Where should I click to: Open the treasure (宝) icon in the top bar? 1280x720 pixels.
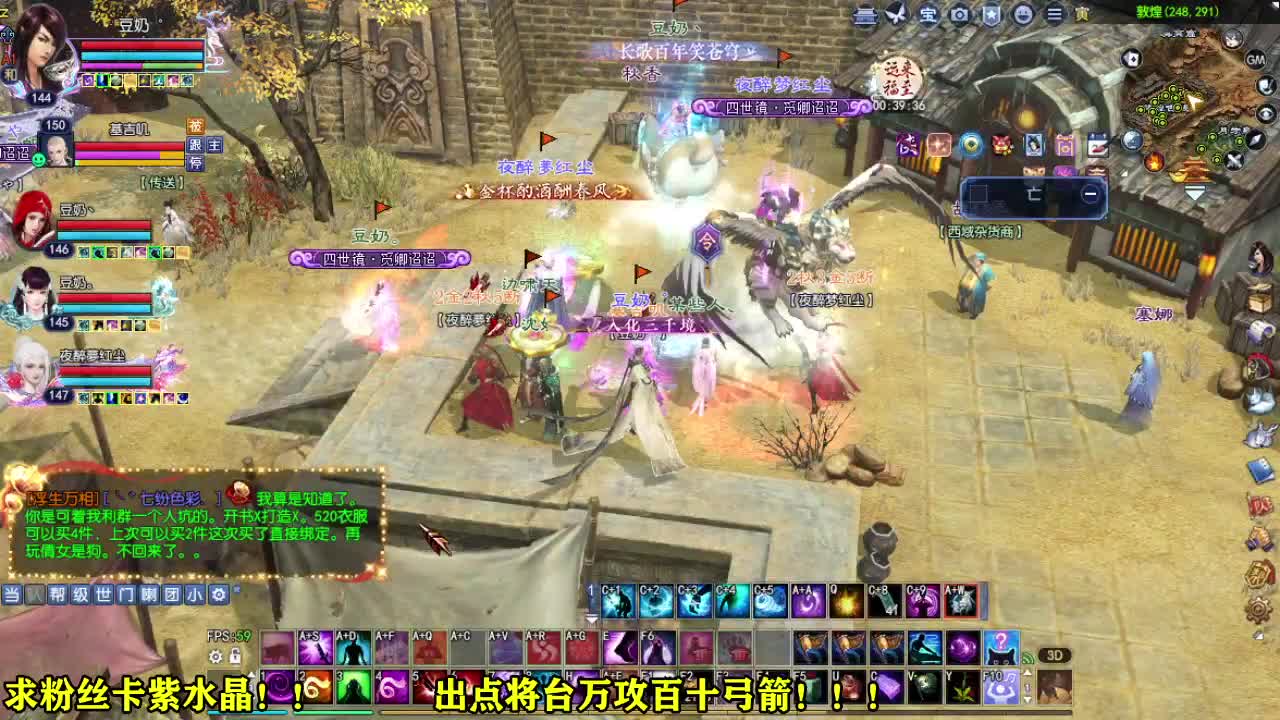click(x=927, y=15)
